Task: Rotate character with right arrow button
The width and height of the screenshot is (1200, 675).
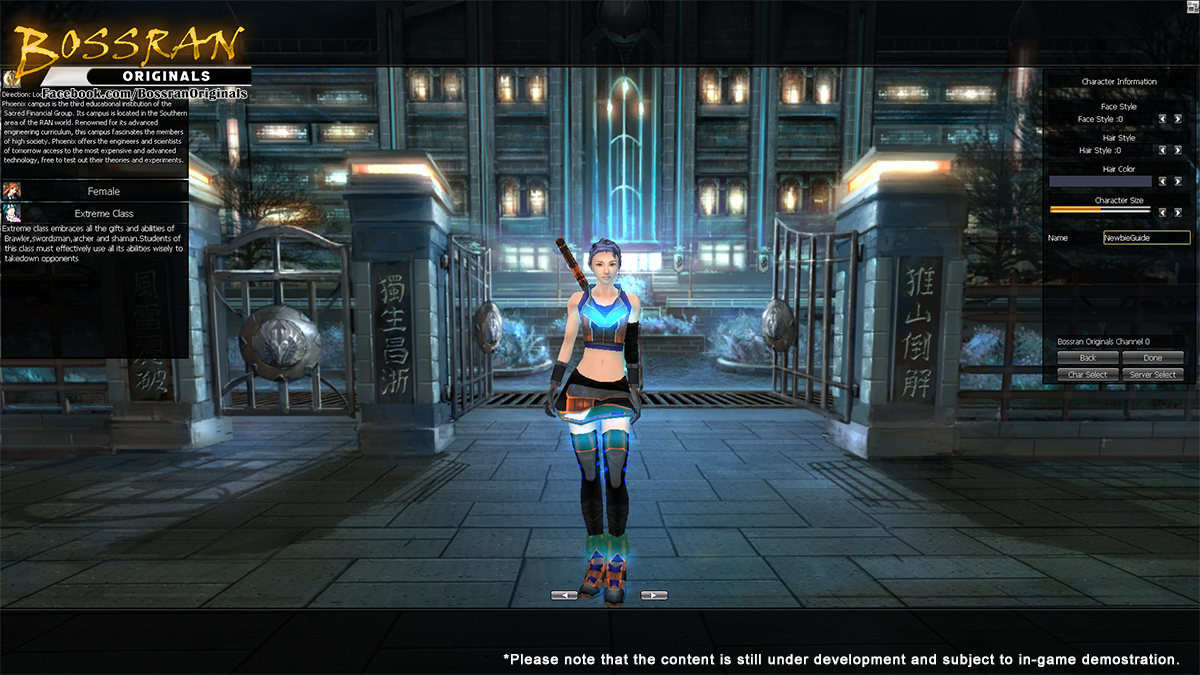Action: click(x=654, y=595)
